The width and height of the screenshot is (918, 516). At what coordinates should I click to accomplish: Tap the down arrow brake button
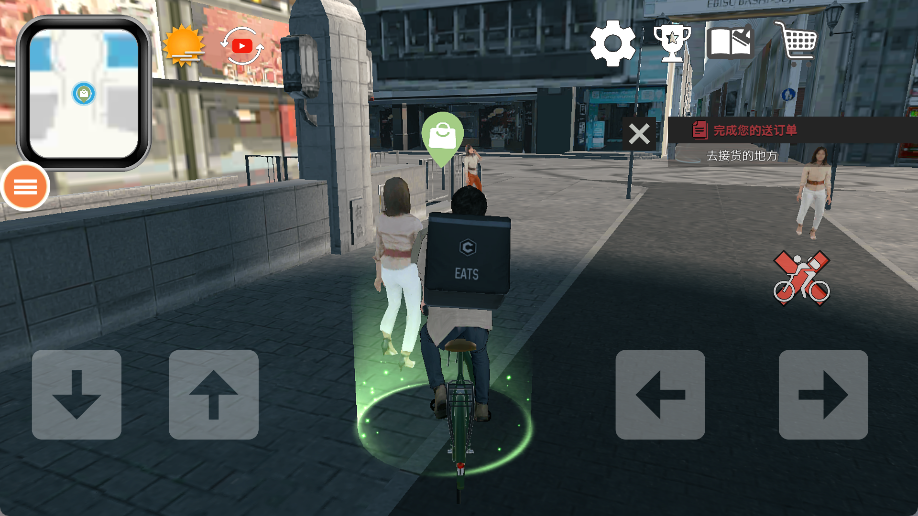click(76, 395)
